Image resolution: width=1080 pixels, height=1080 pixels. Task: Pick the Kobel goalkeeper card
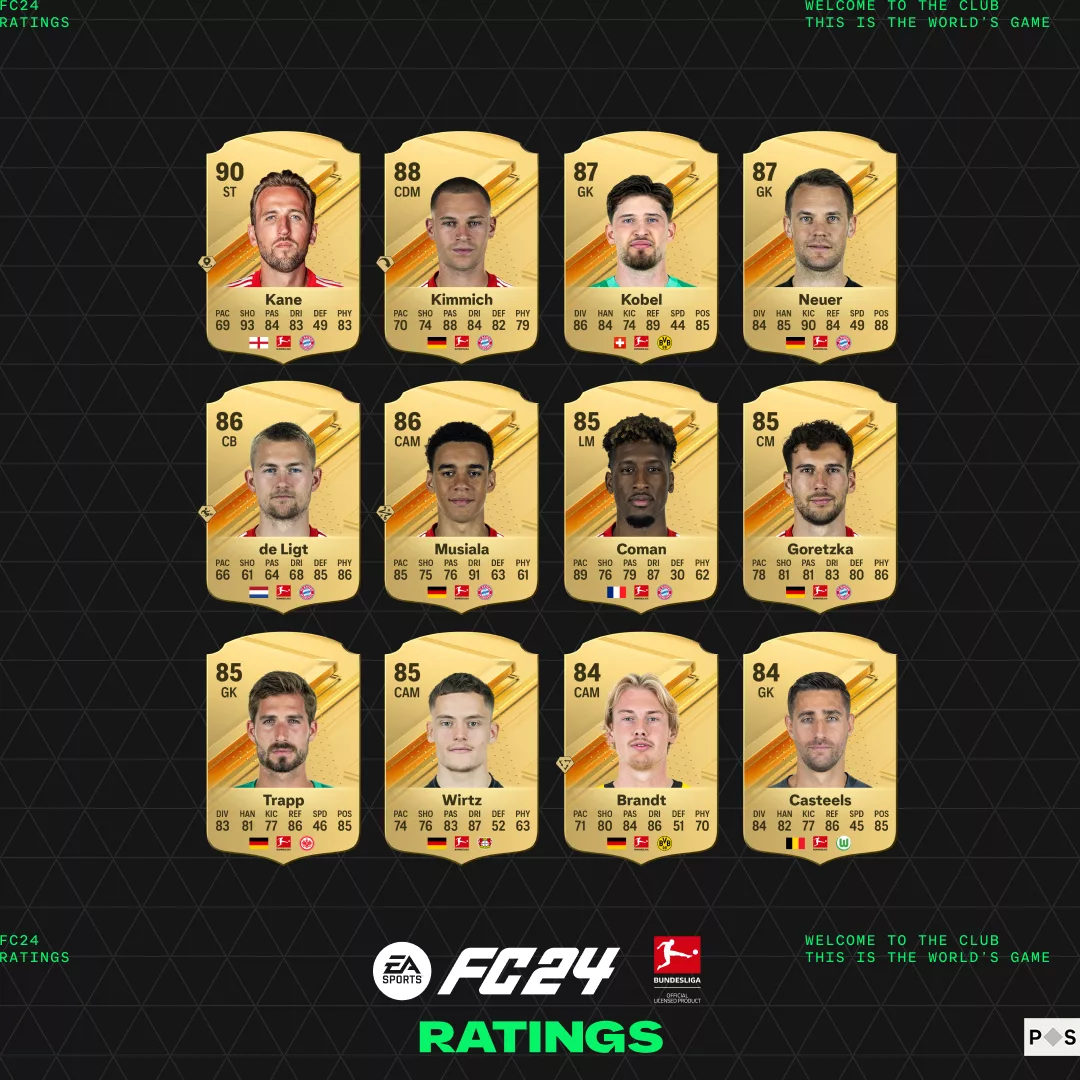pos(641,245)
